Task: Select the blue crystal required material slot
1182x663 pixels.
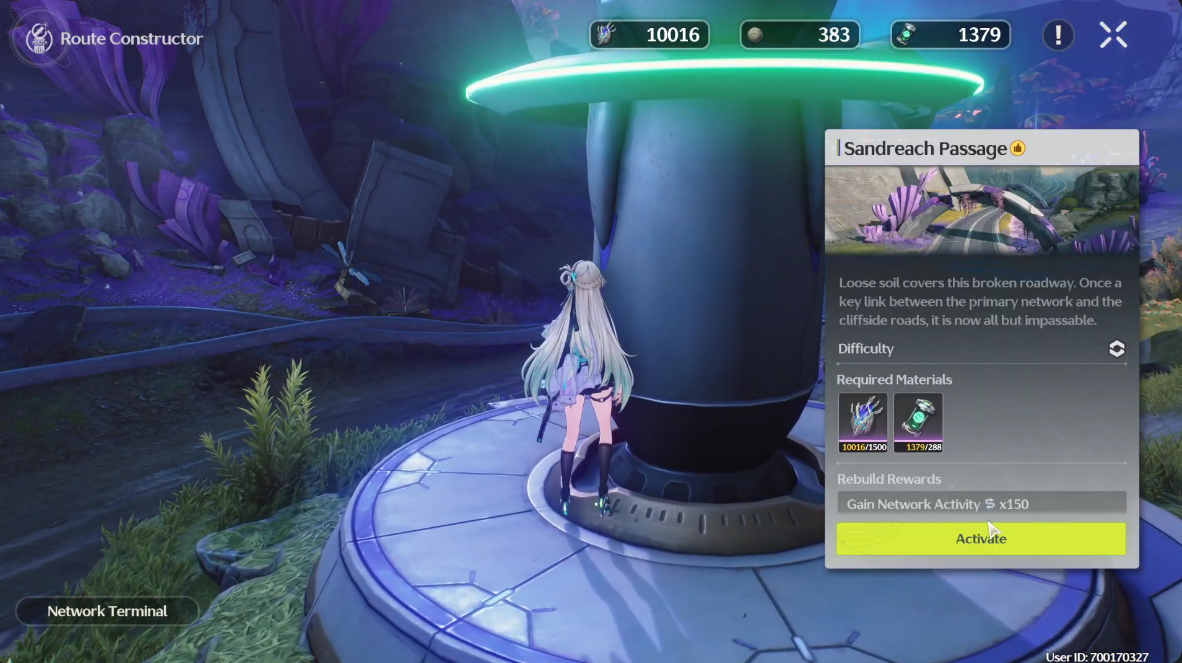Action: [x=862, y=422]
